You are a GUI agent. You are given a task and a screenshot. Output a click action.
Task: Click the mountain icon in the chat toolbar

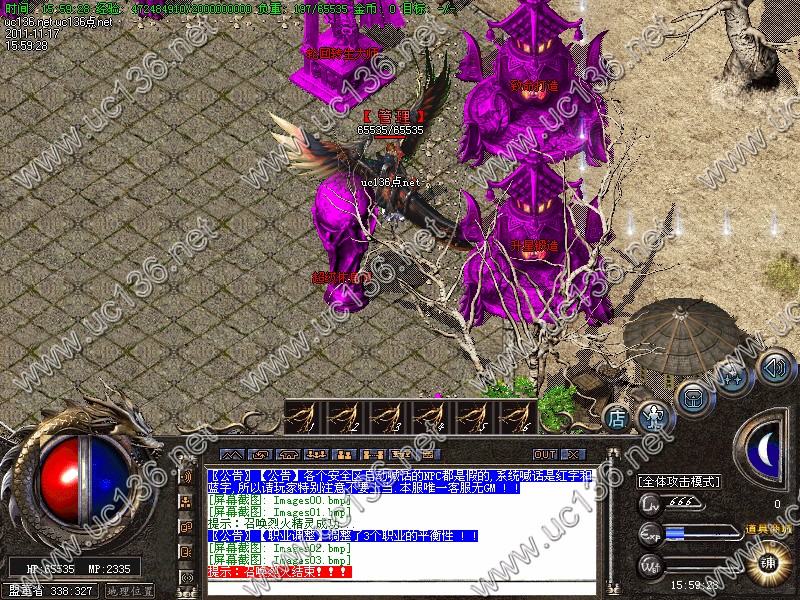[x=232, y=454]
